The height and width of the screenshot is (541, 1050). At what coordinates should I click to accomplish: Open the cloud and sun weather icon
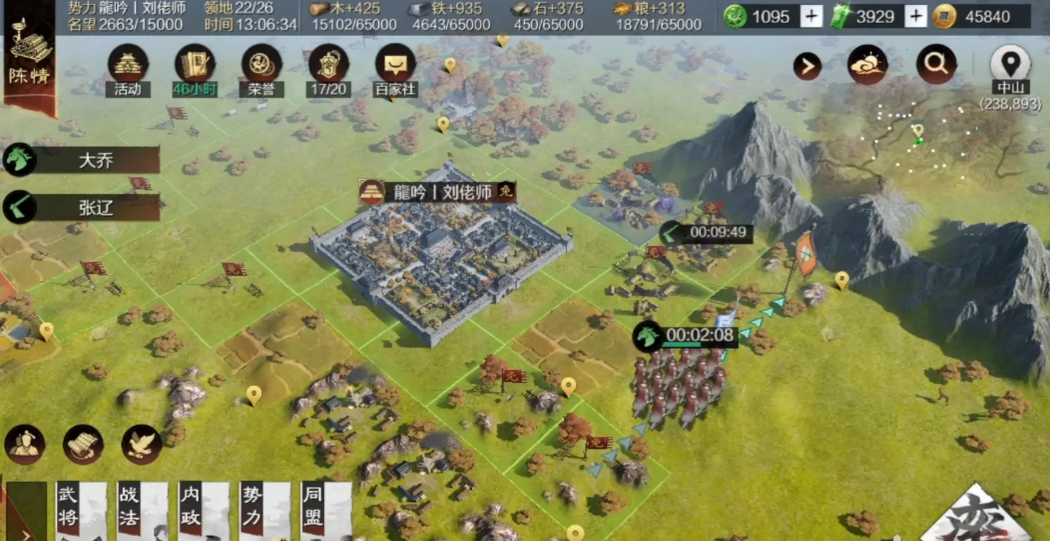coord(867,65)
